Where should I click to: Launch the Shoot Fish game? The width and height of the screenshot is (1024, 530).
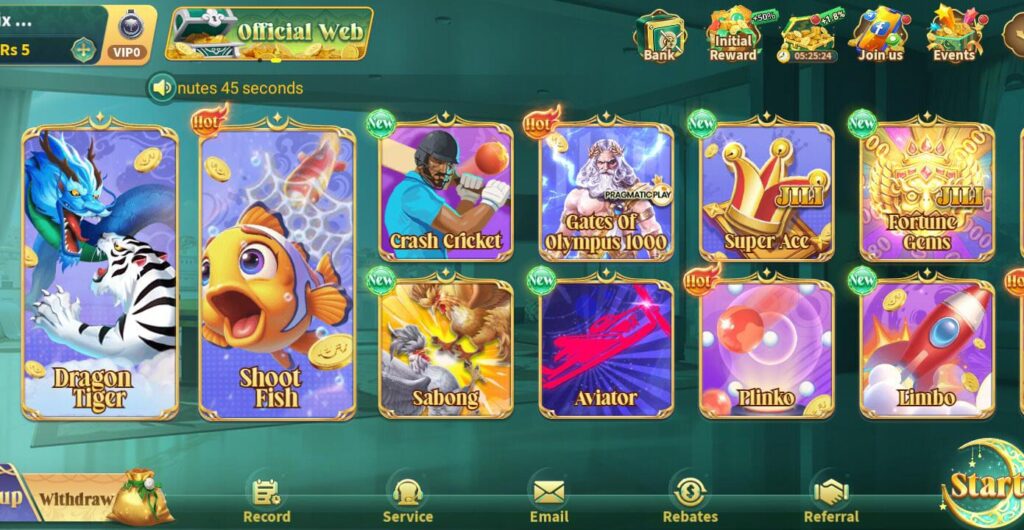click(277, 272)
